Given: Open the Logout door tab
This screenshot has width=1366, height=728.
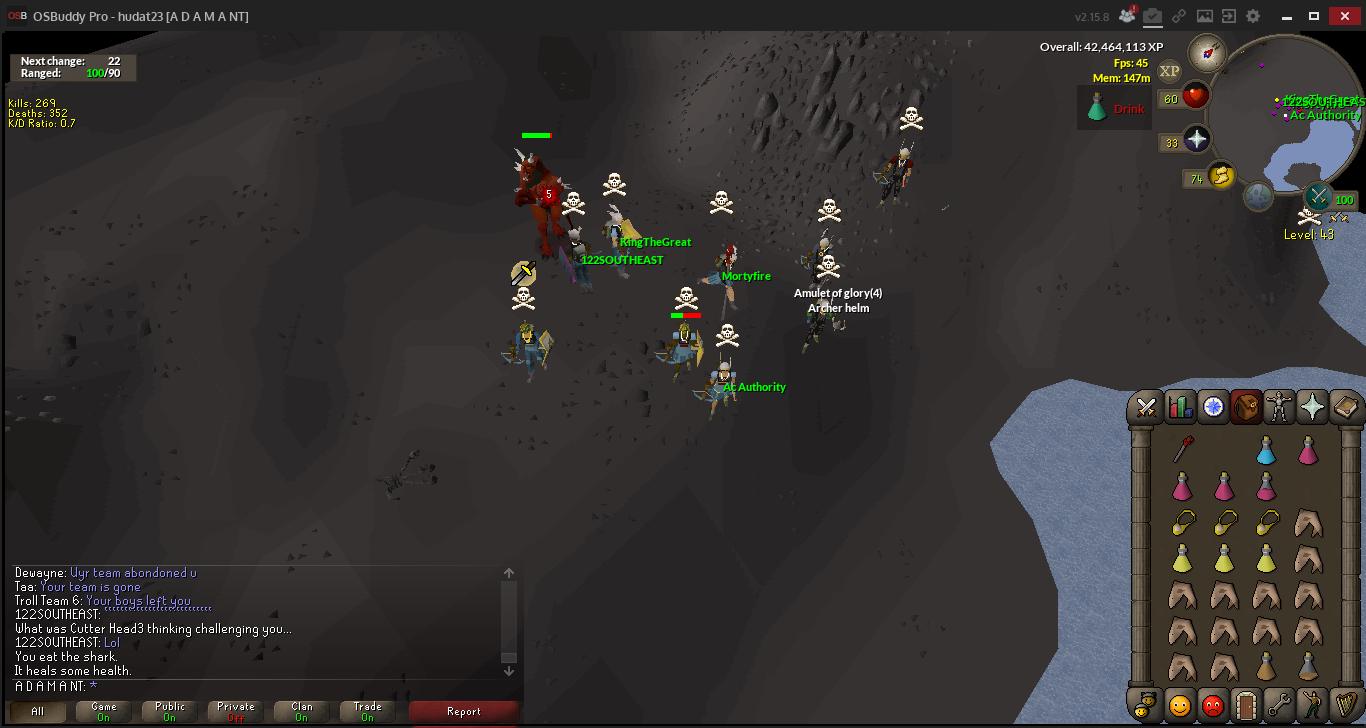Looking at the screenshot, I should pyautogui.click(x=1245, y=705).
